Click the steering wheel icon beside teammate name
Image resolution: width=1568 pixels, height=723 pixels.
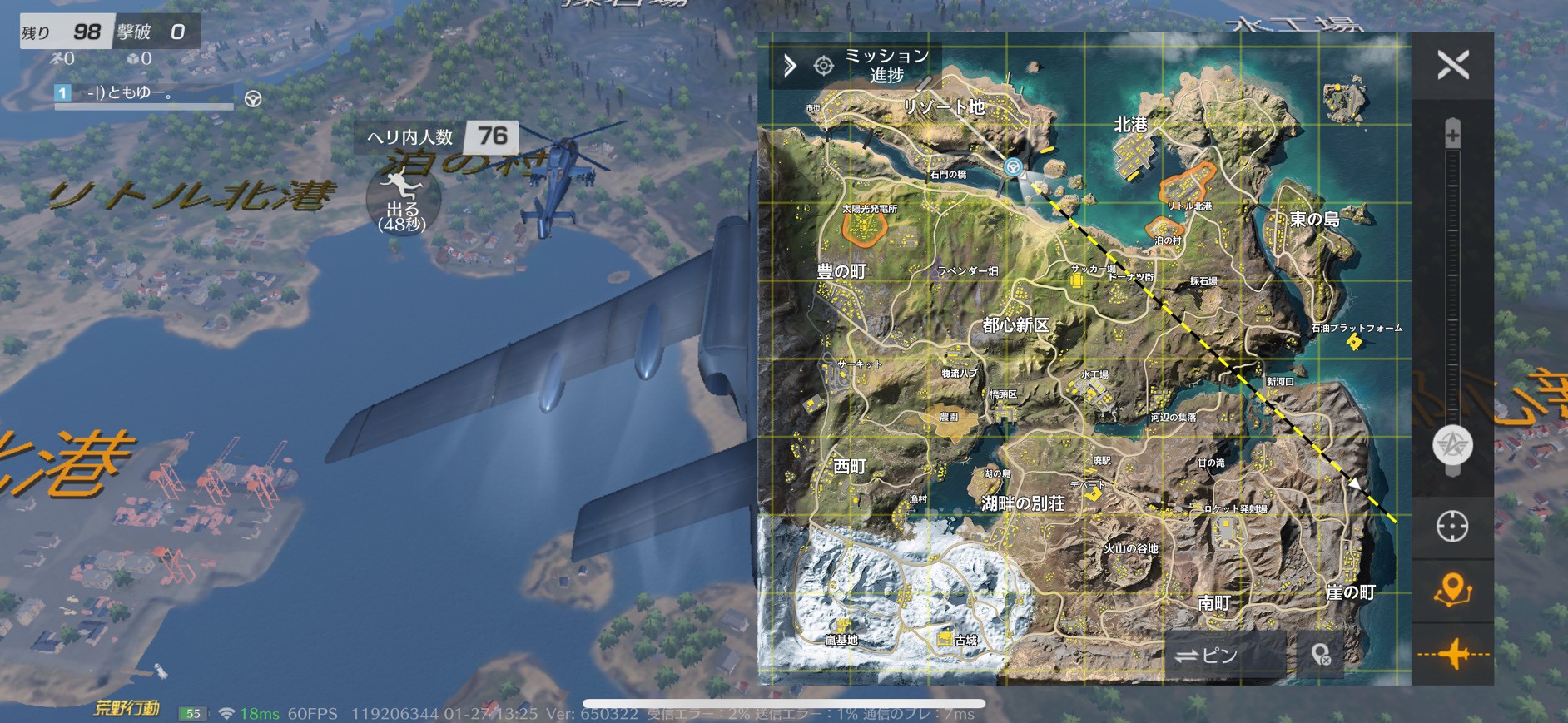[254, 99]
